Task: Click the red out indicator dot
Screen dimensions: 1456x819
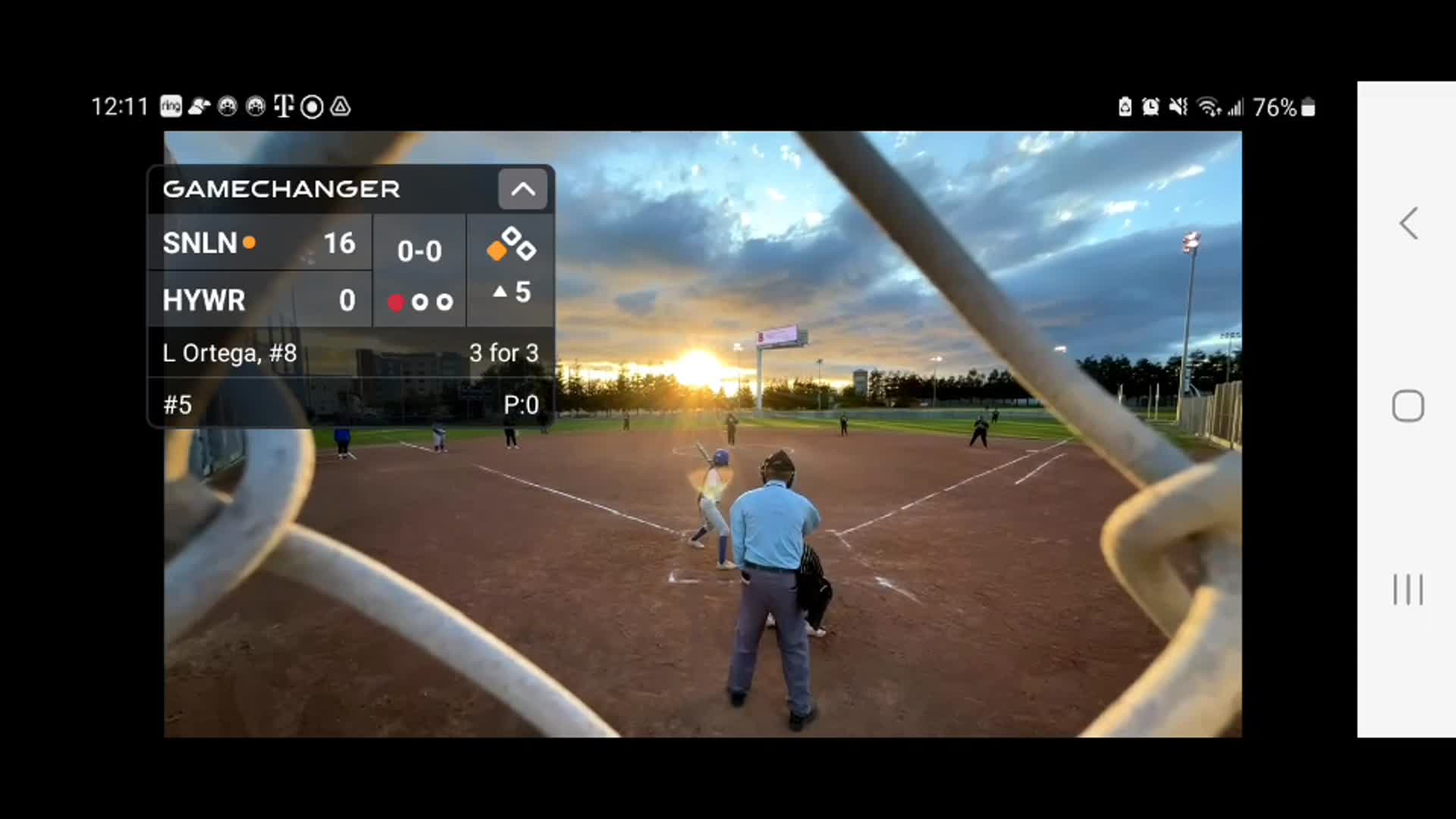Action: tap(397, 303)
